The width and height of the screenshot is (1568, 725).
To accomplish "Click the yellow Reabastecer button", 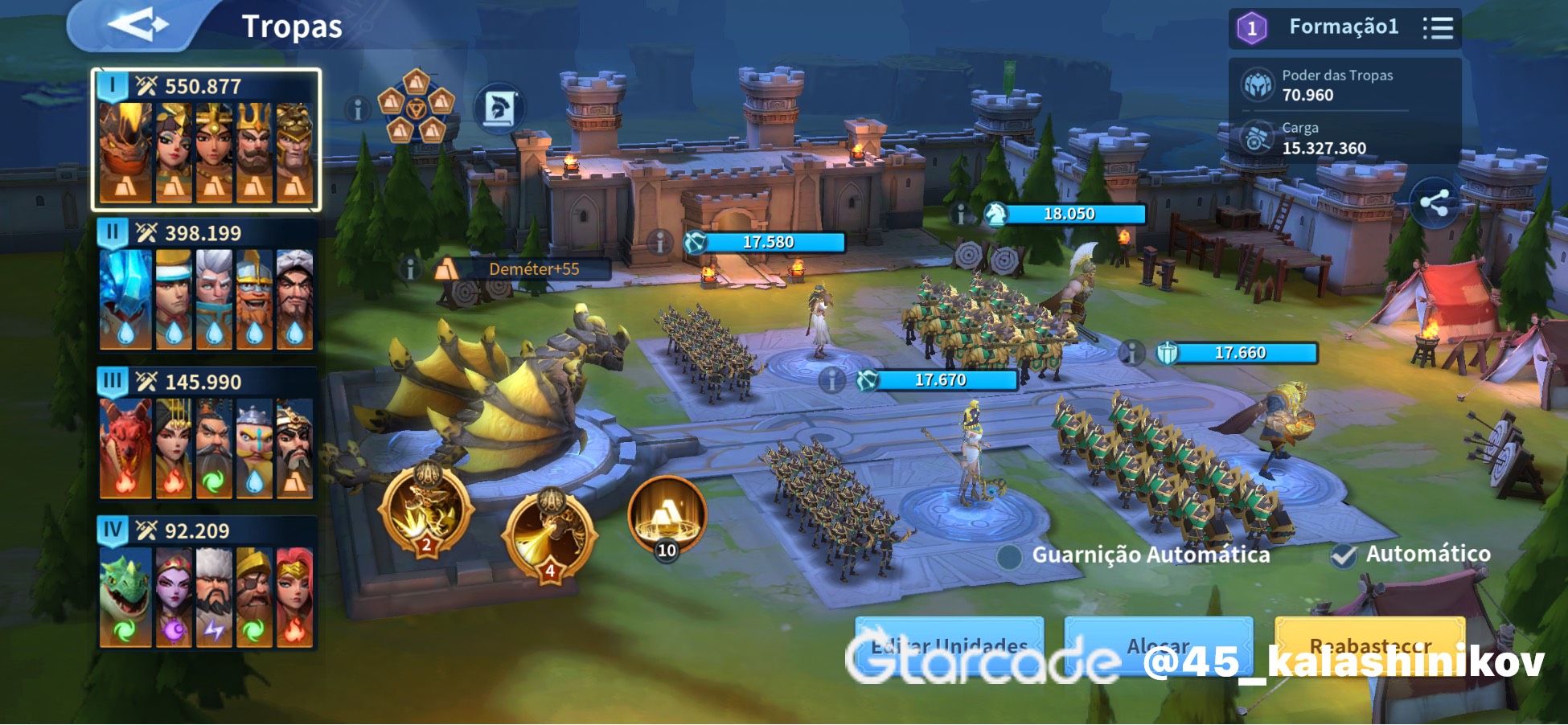I will coord(1369,645).
